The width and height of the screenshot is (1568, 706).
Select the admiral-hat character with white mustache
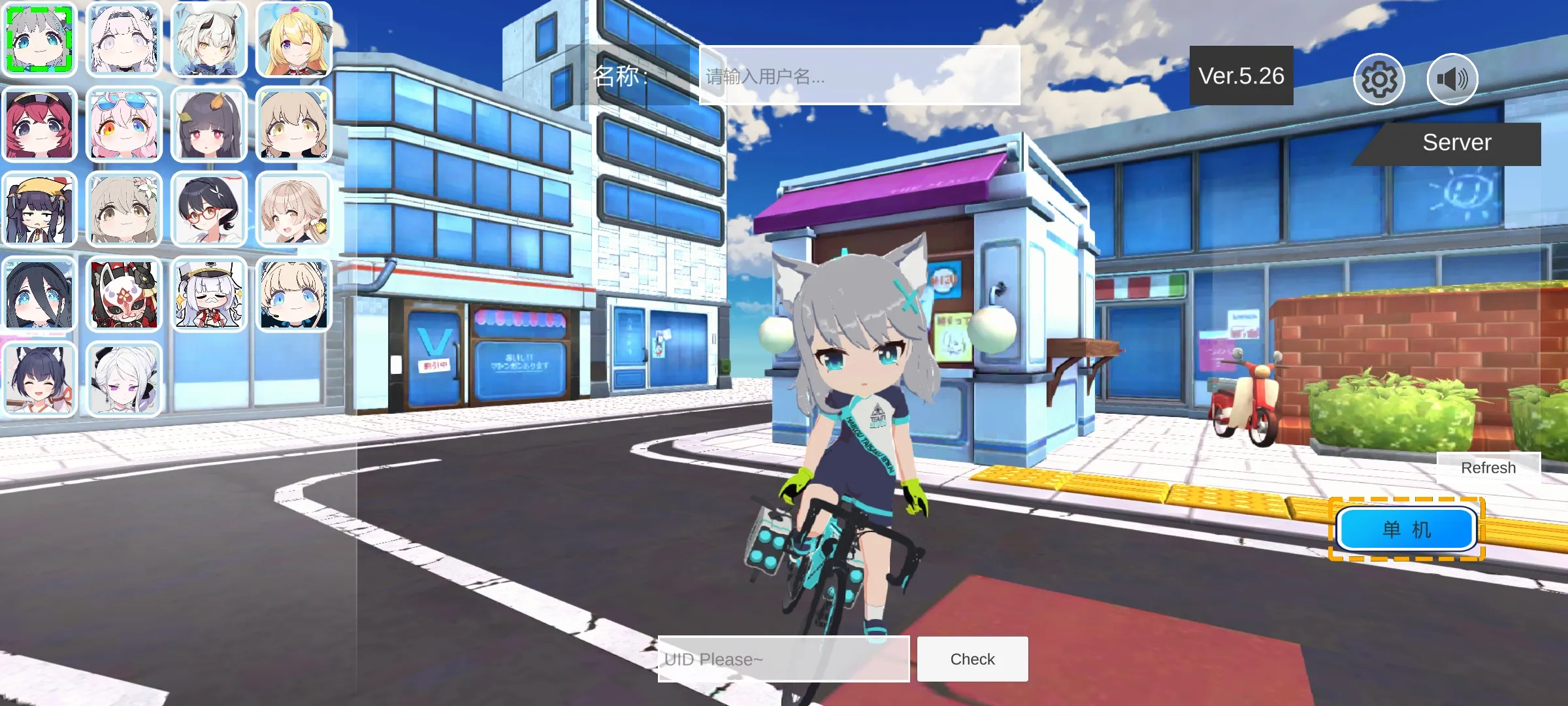click(x=208, y=294)
